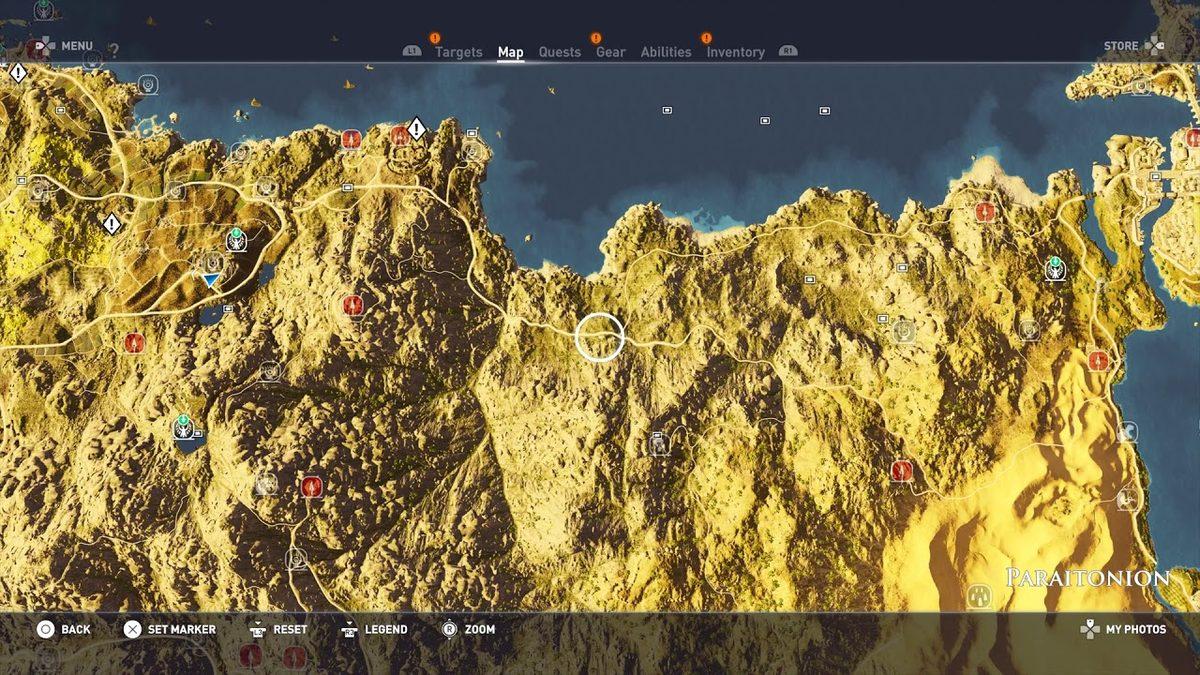Switch to the Targets tab

[x=458, y=52]
